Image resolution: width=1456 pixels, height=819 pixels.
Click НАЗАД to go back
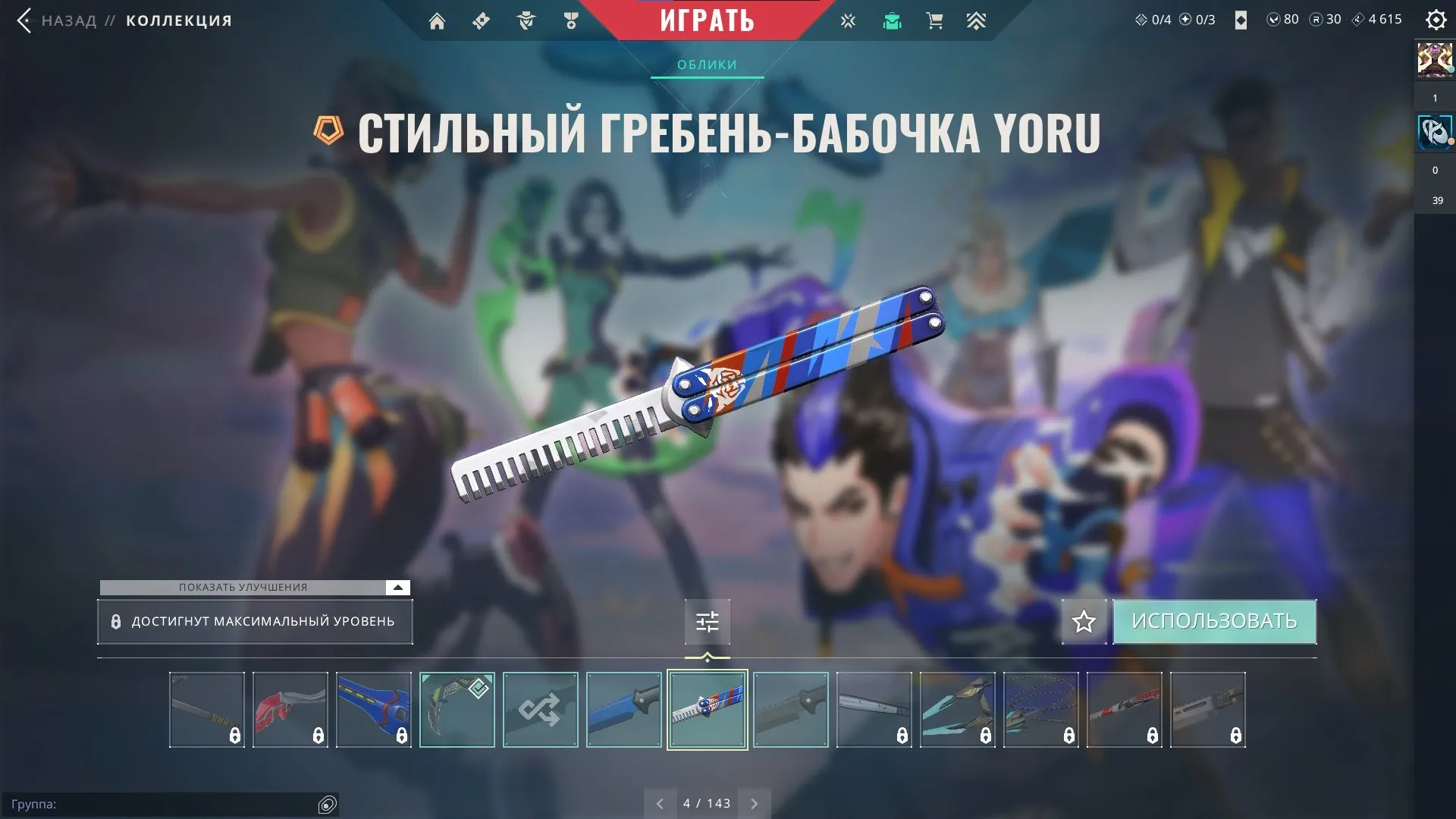point(68,20)
